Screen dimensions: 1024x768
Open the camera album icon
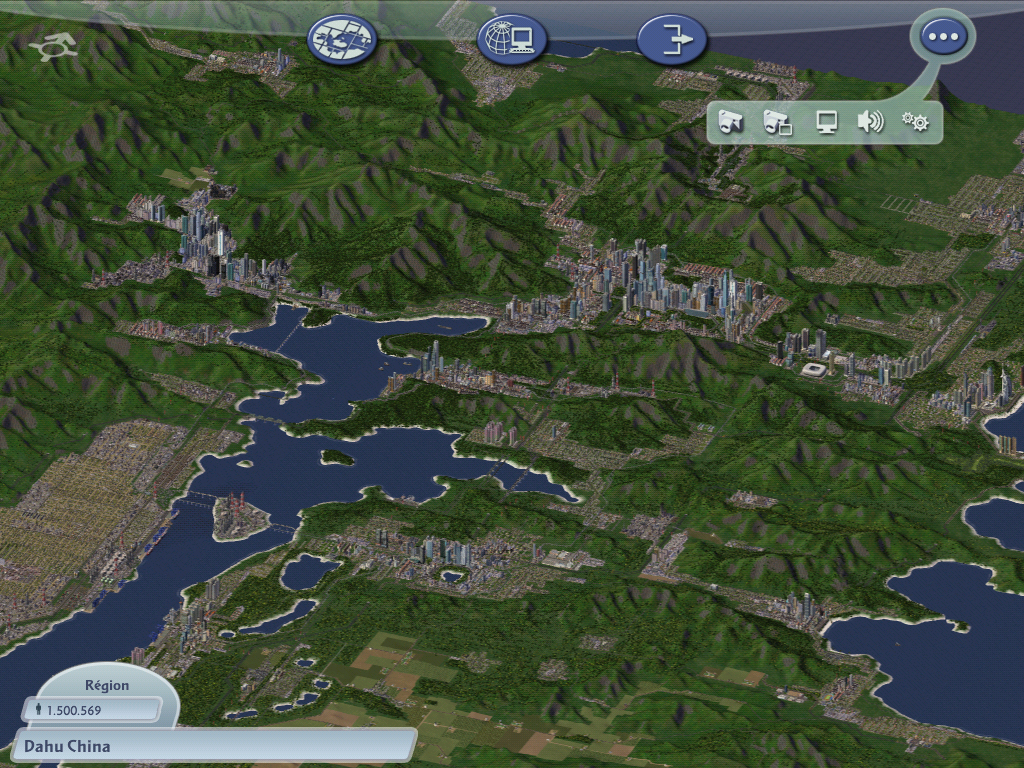tap(777, 123)
